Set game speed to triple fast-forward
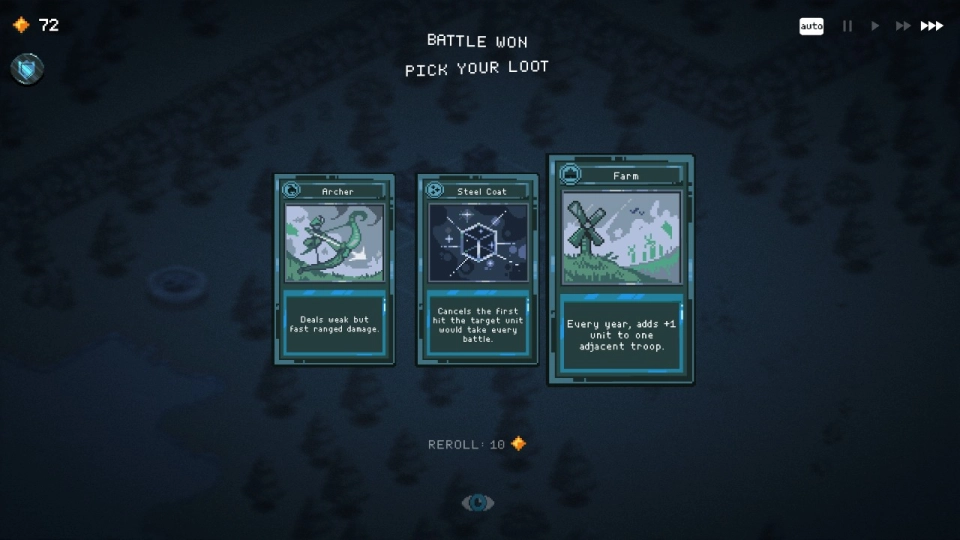Viewport: 960px width, 540px height. 932,26
